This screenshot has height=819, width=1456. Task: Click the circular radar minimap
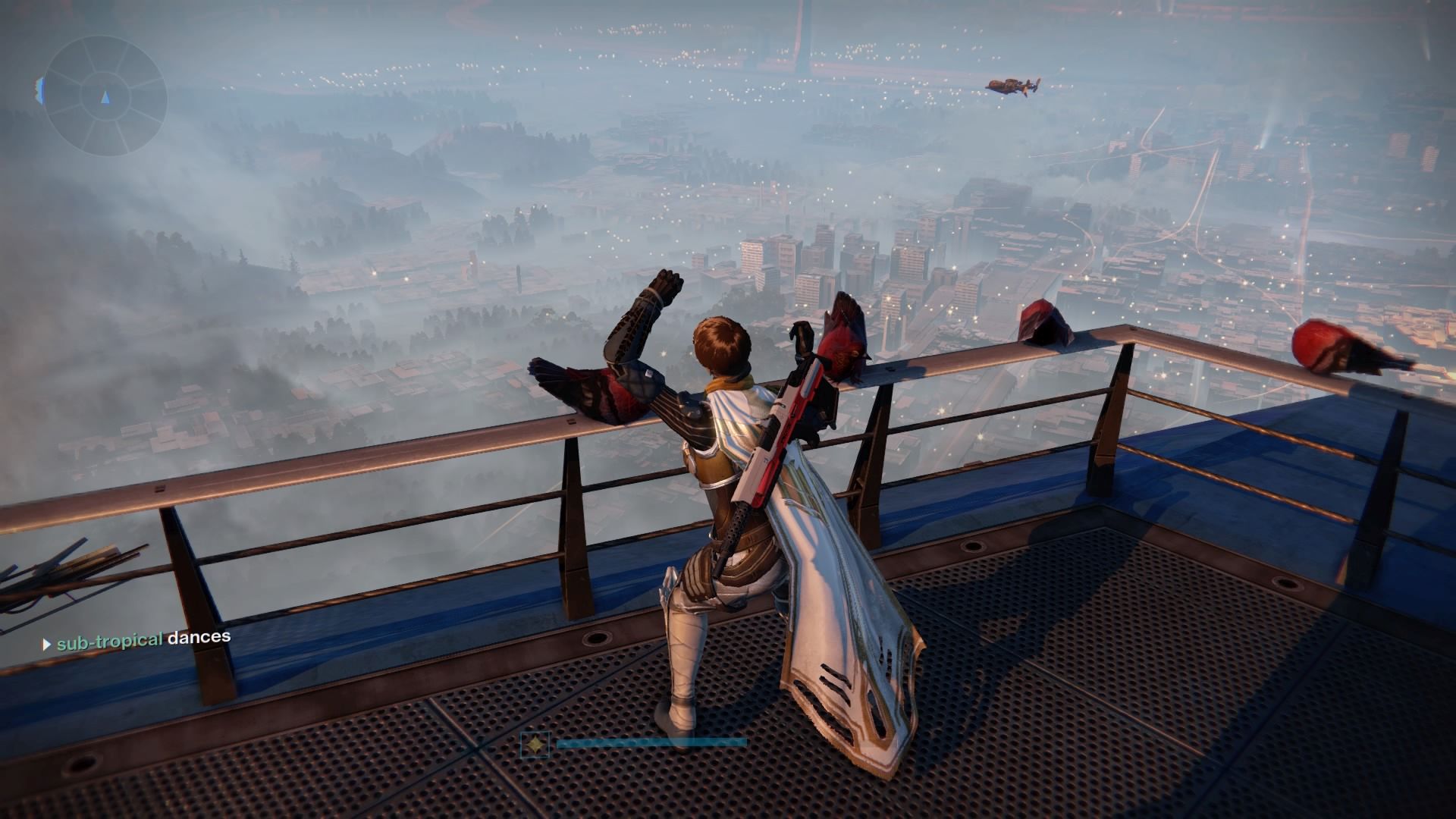(x=105, y=96)
